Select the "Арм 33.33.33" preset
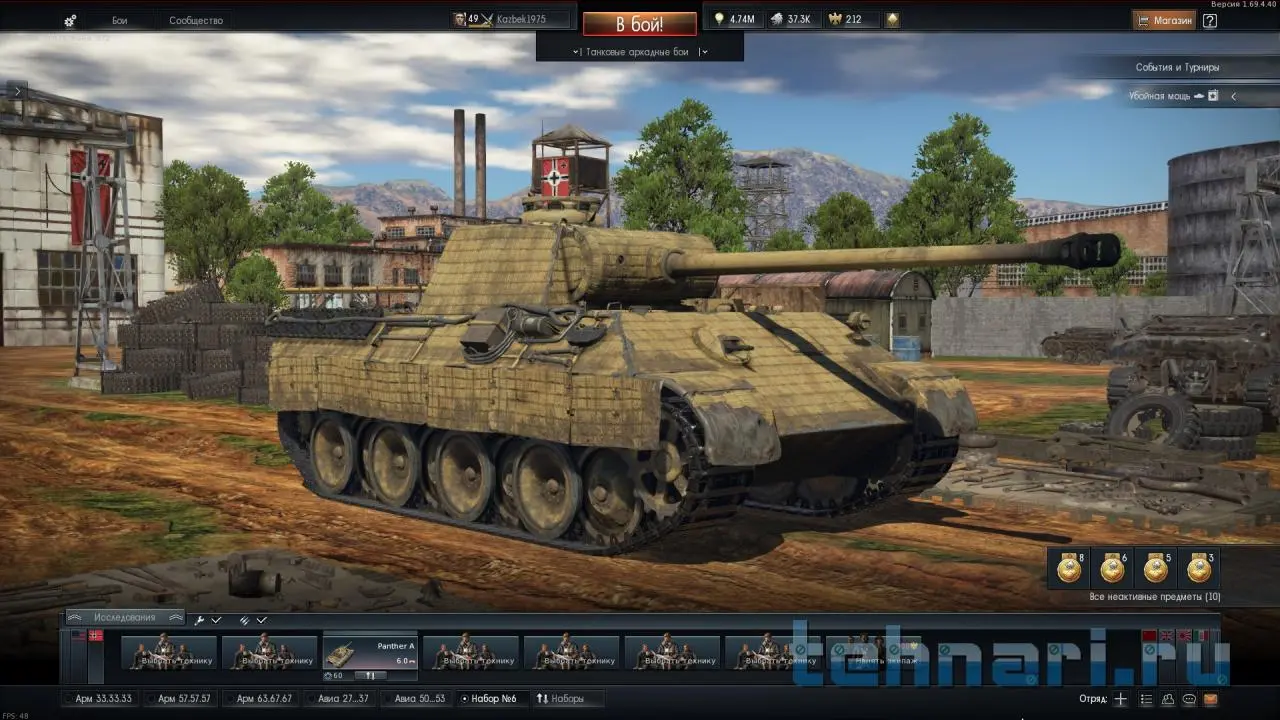 (x=103, y=698)
